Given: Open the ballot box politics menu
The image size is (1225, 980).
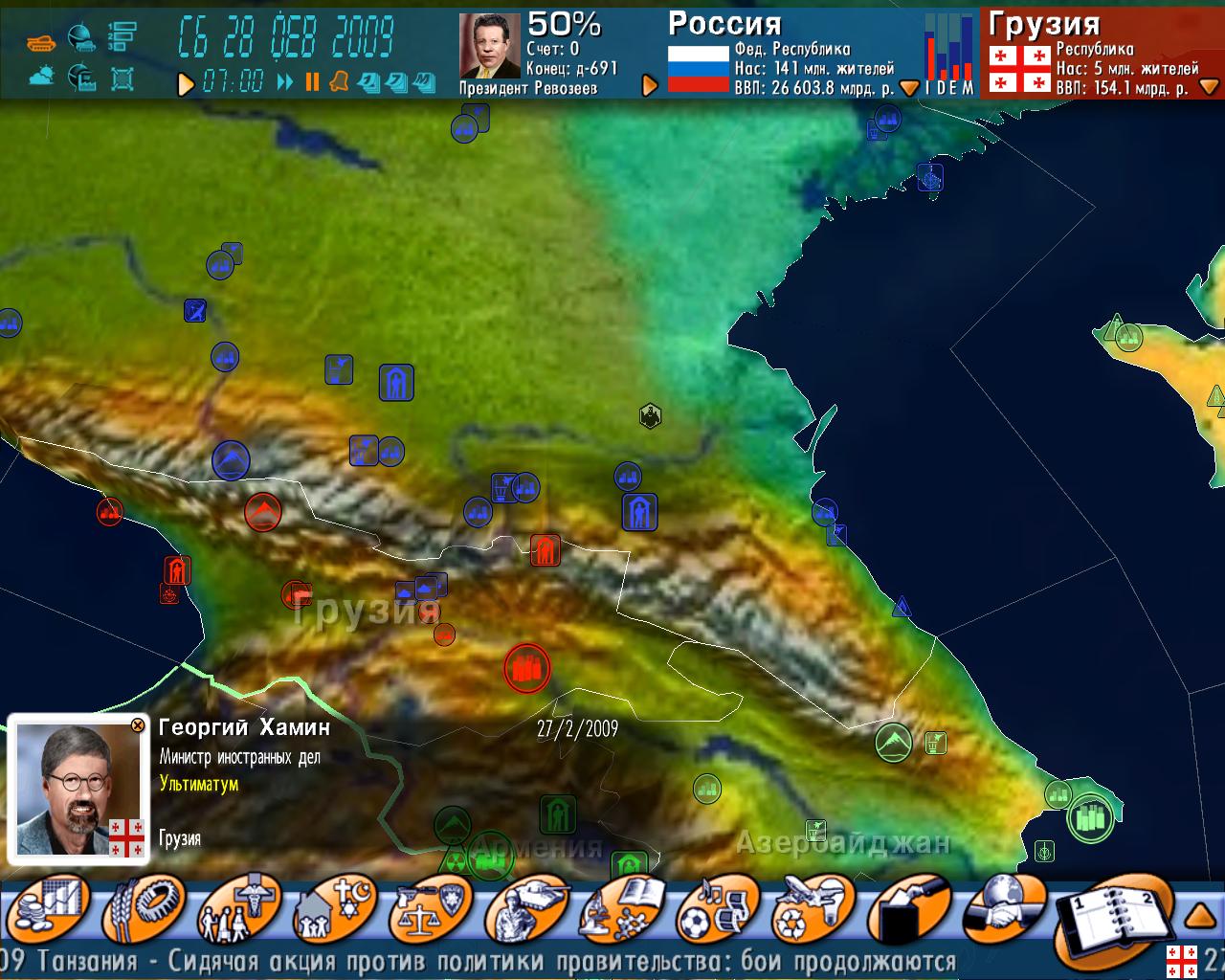Looking at the screenshot, I should (x=908, y=908).
